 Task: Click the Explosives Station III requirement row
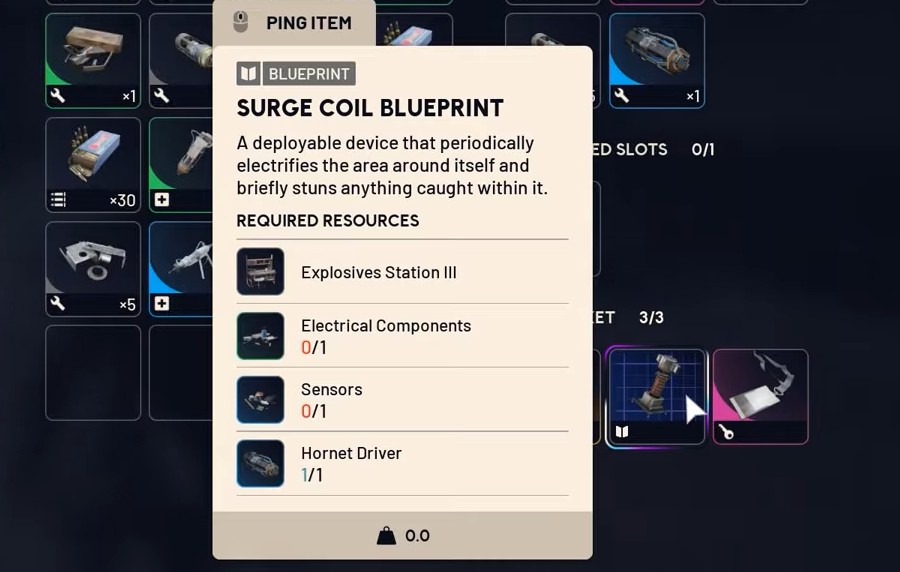[402, 272]
